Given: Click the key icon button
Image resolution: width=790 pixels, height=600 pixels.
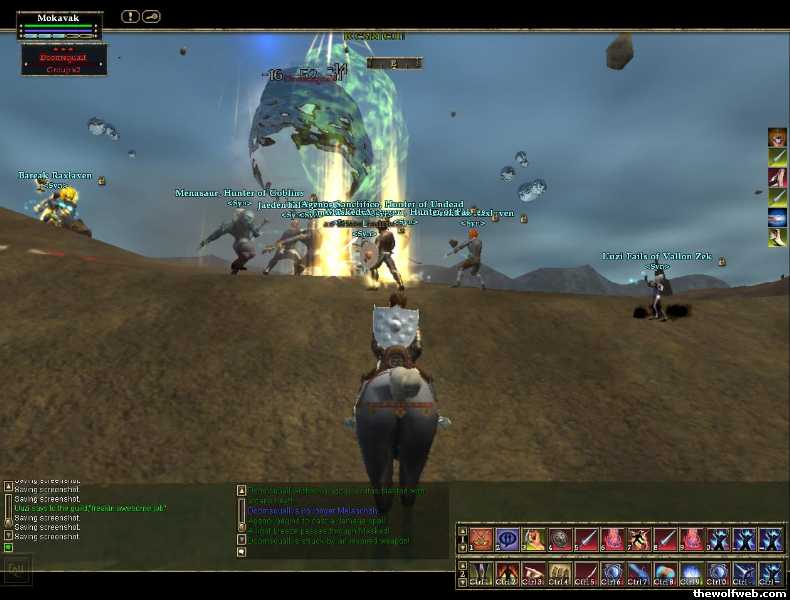Looking at the screenshot, I should pos(151,16).
